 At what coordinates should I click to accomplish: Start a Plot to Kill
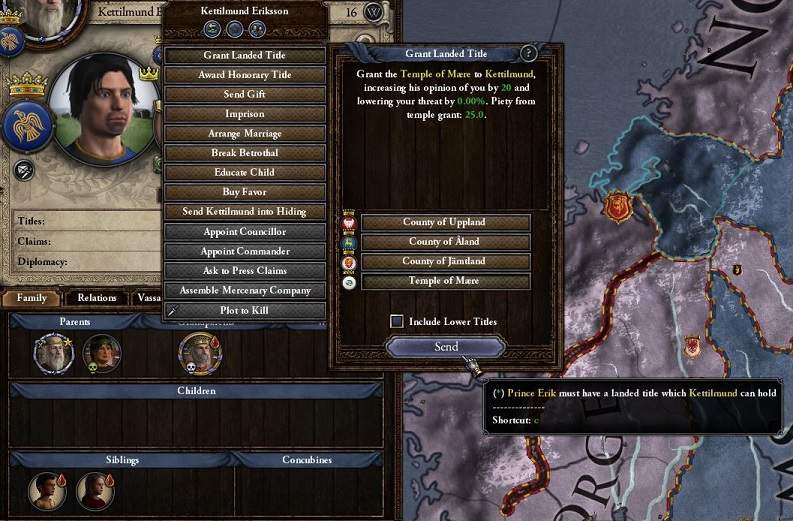click(x=245, y=310)
